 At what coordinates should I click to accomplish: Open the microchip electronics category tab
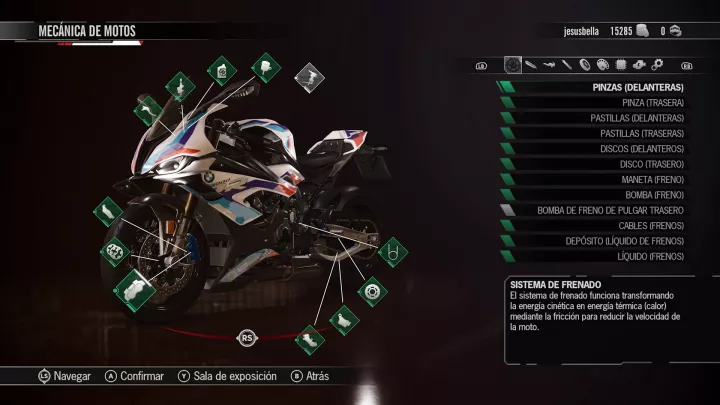click(x=621, y=65)
